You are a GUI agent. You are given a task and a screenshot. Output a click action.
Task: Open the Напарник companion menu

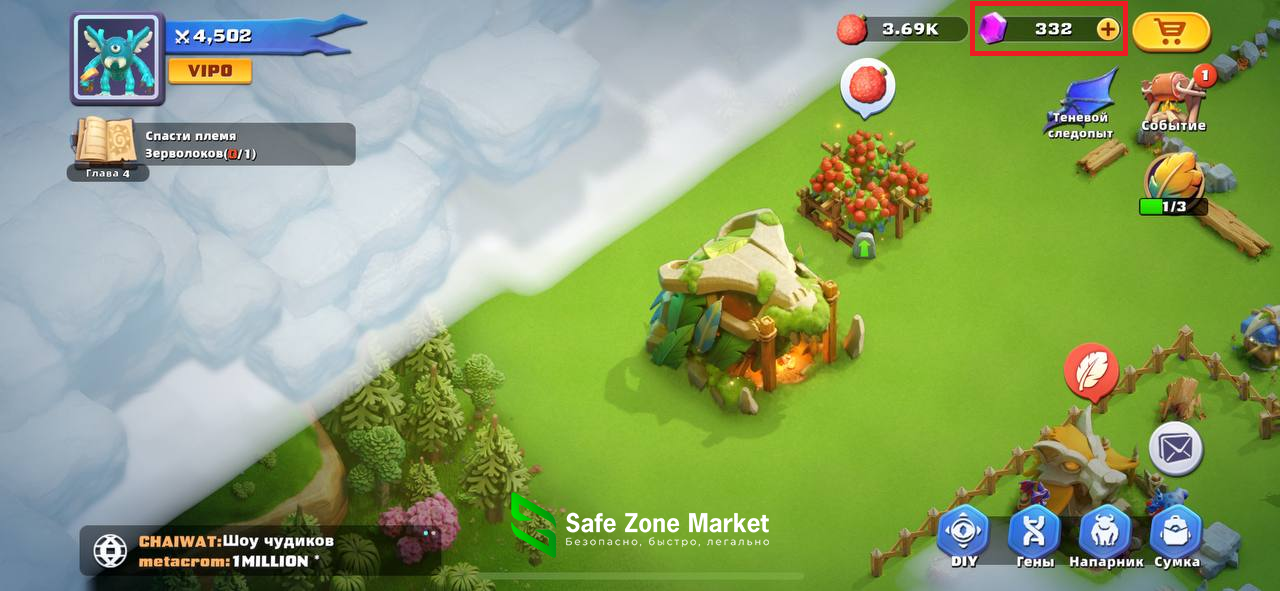1105,535
